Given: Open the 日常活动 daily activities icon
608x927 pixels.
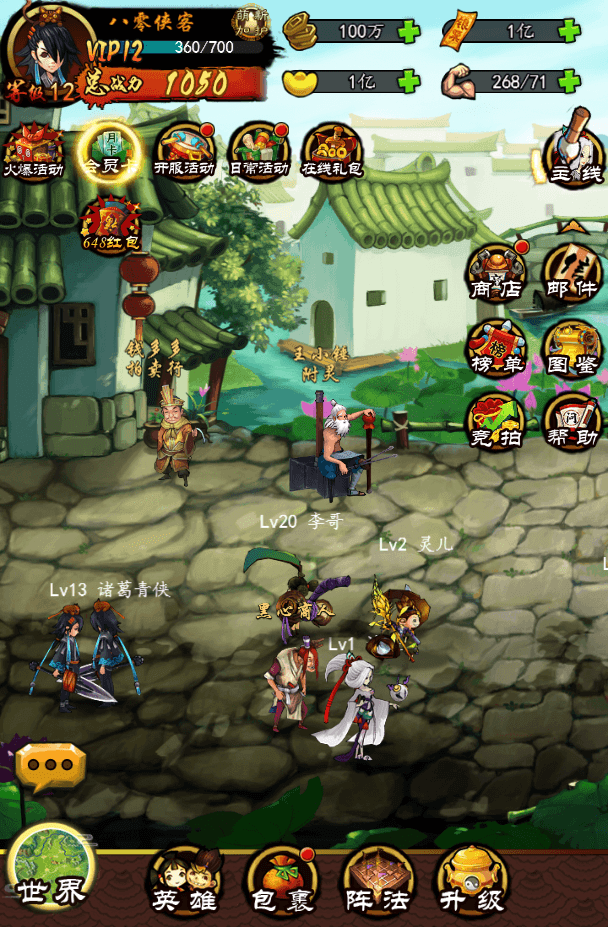Looking at the screenshot, I should pos(259,150).
